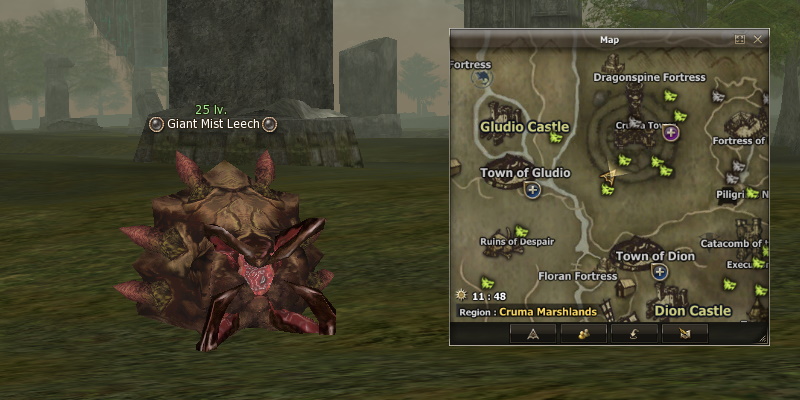Select the Town of Dion marker
800x400 pixels.
click(658, 271)
